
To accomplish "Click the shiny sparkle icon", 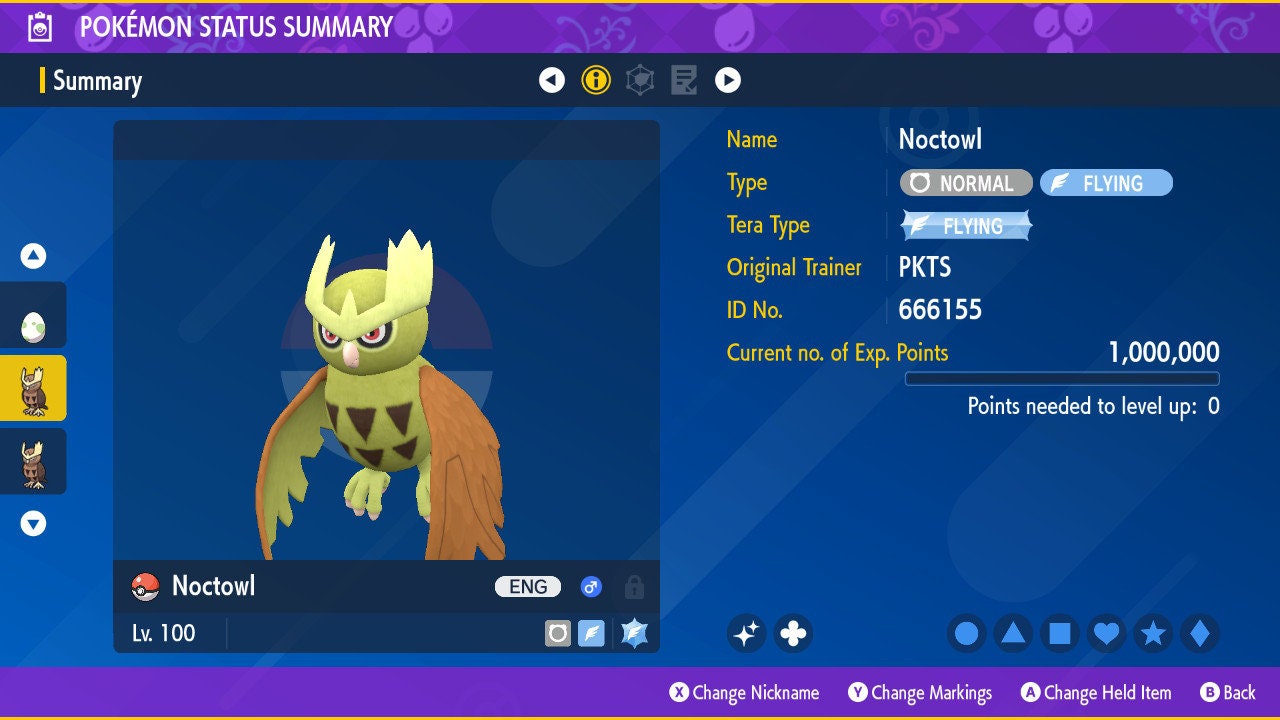I will coord(746,633).
